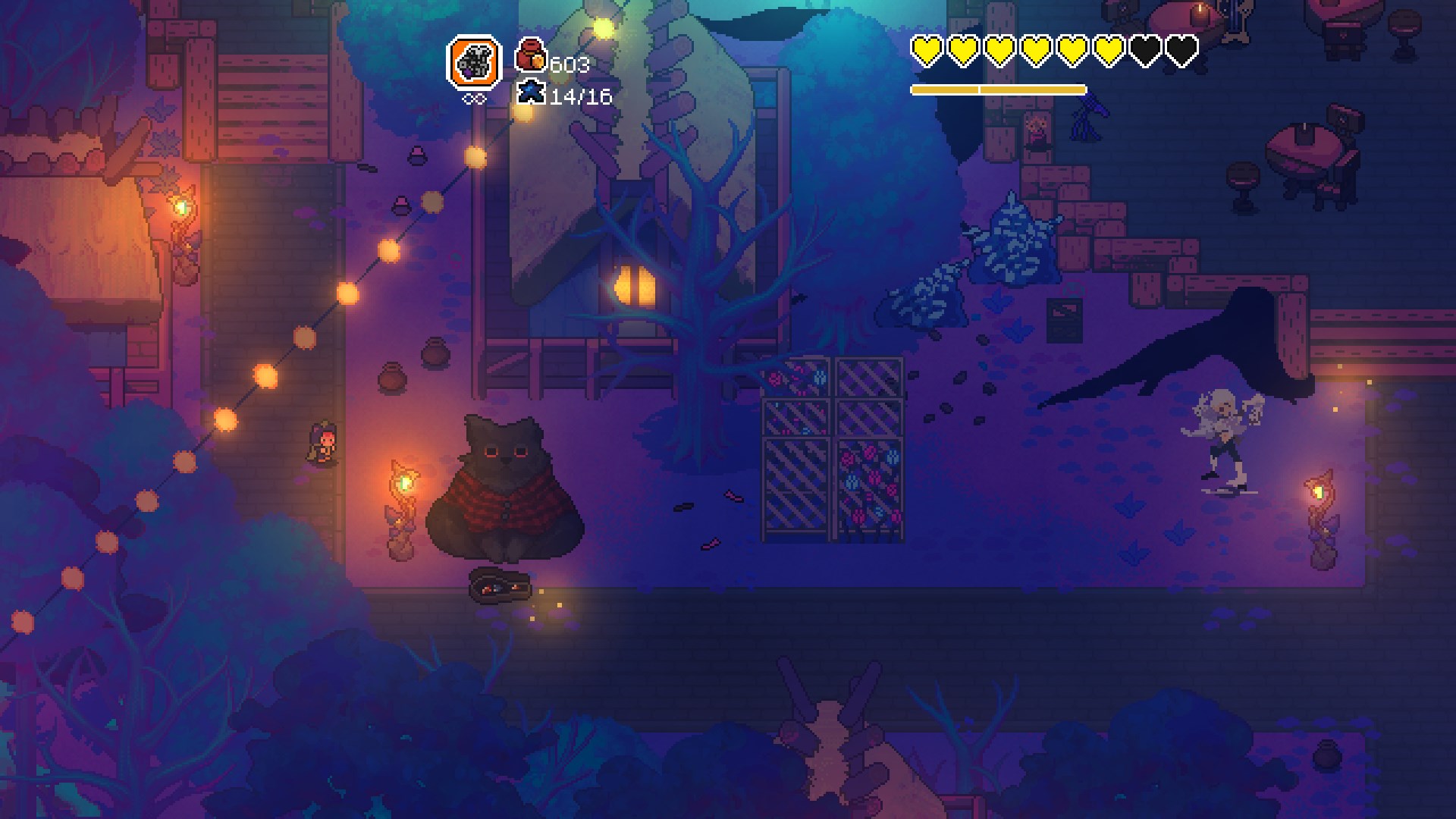Screen dimensions: 1456x819
Task: Select the heart row health display
Action: pyautogui.click(x=1054, y=52)
